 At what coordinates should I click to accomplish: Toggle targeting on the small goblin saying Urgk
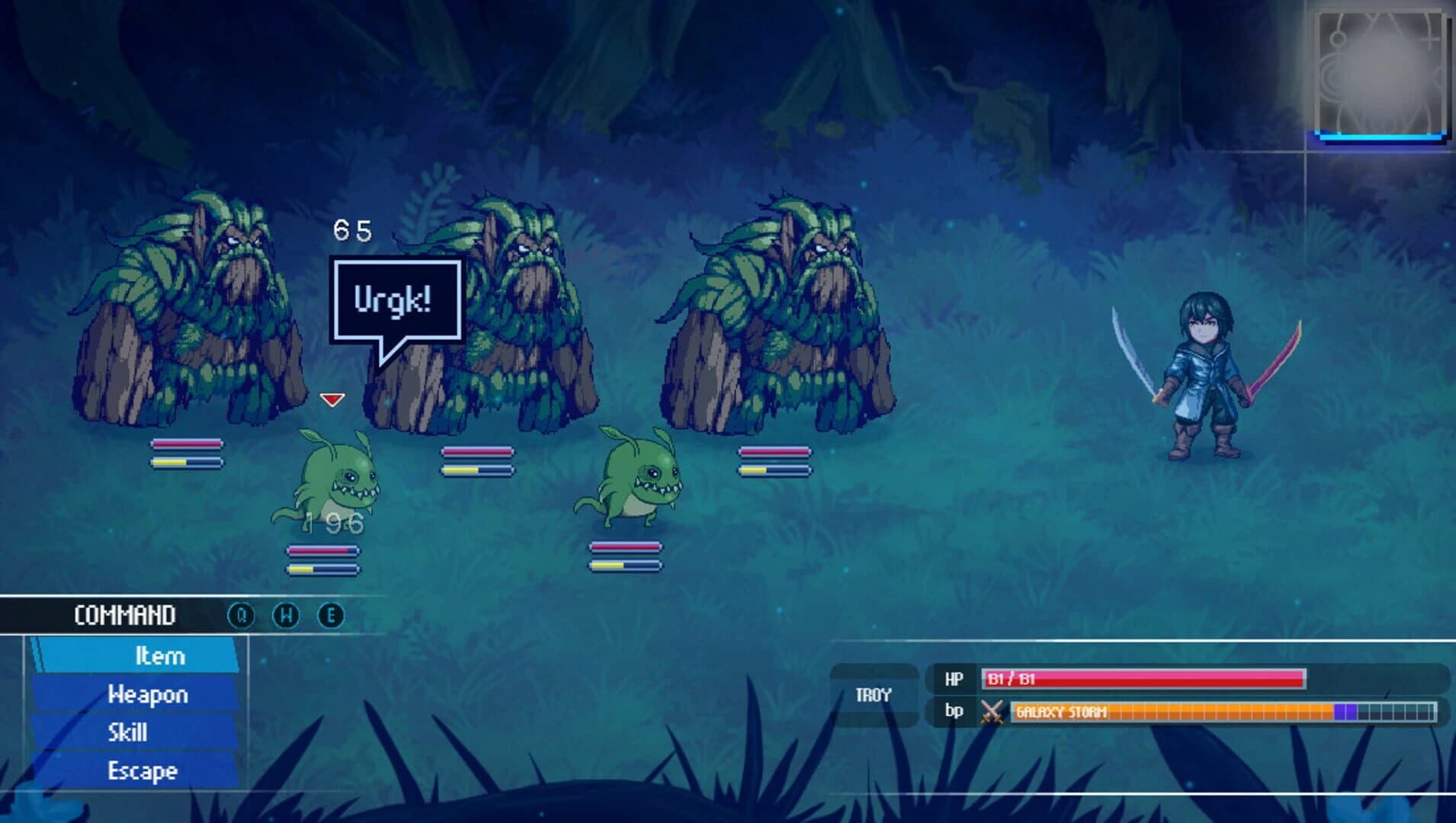[x=338, y=476]
